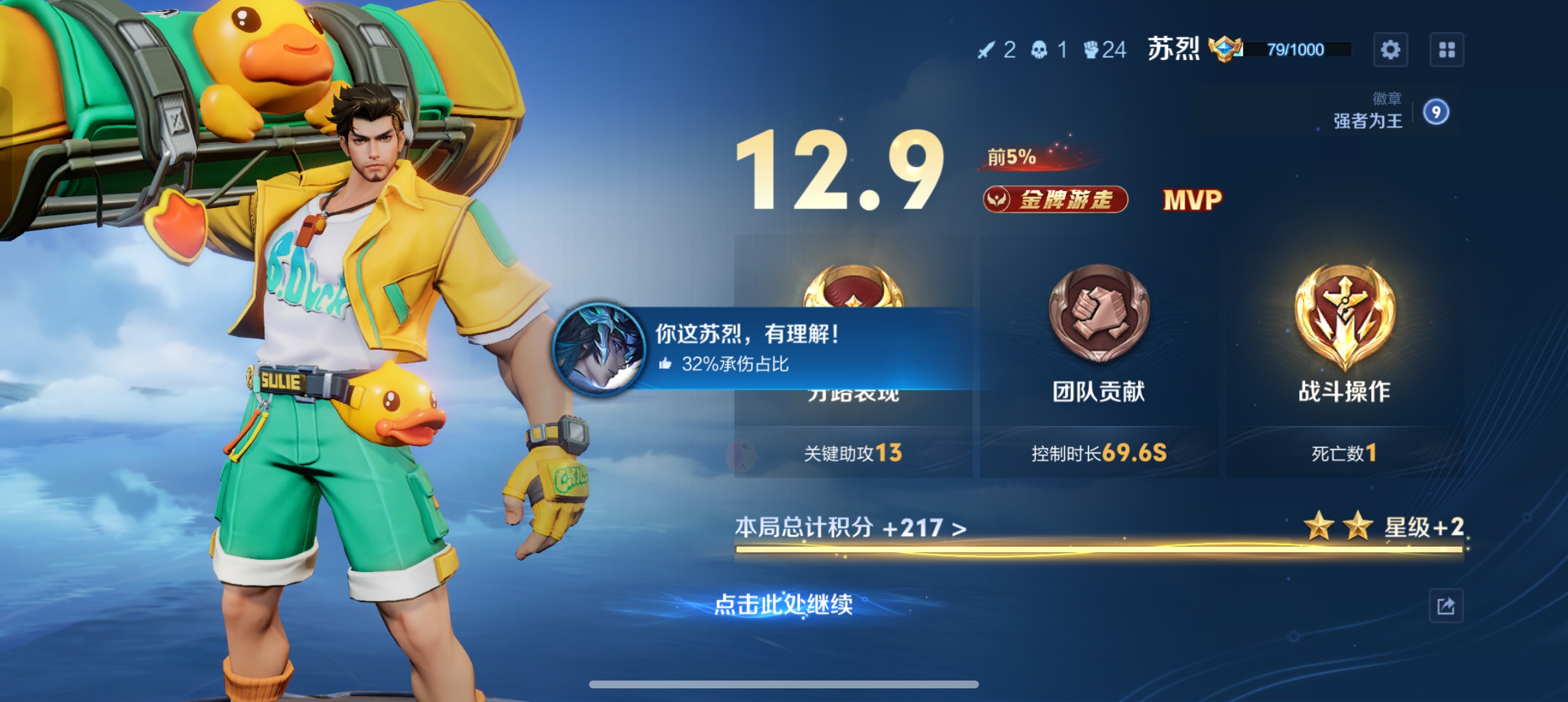Screen dimensions: 1568x702
Task: Expand details via the arrow after +217
Action: point(957,528)
